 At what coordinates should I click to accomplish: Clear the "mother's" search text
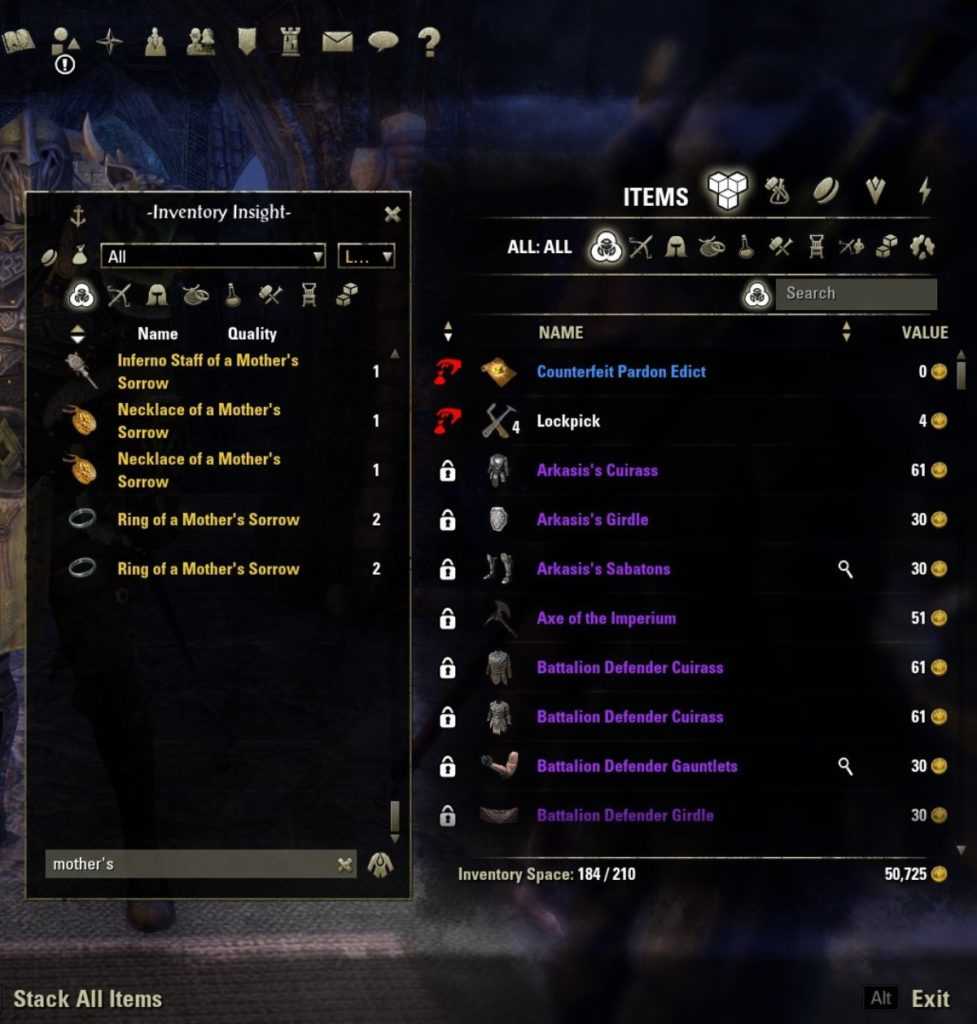344,865
